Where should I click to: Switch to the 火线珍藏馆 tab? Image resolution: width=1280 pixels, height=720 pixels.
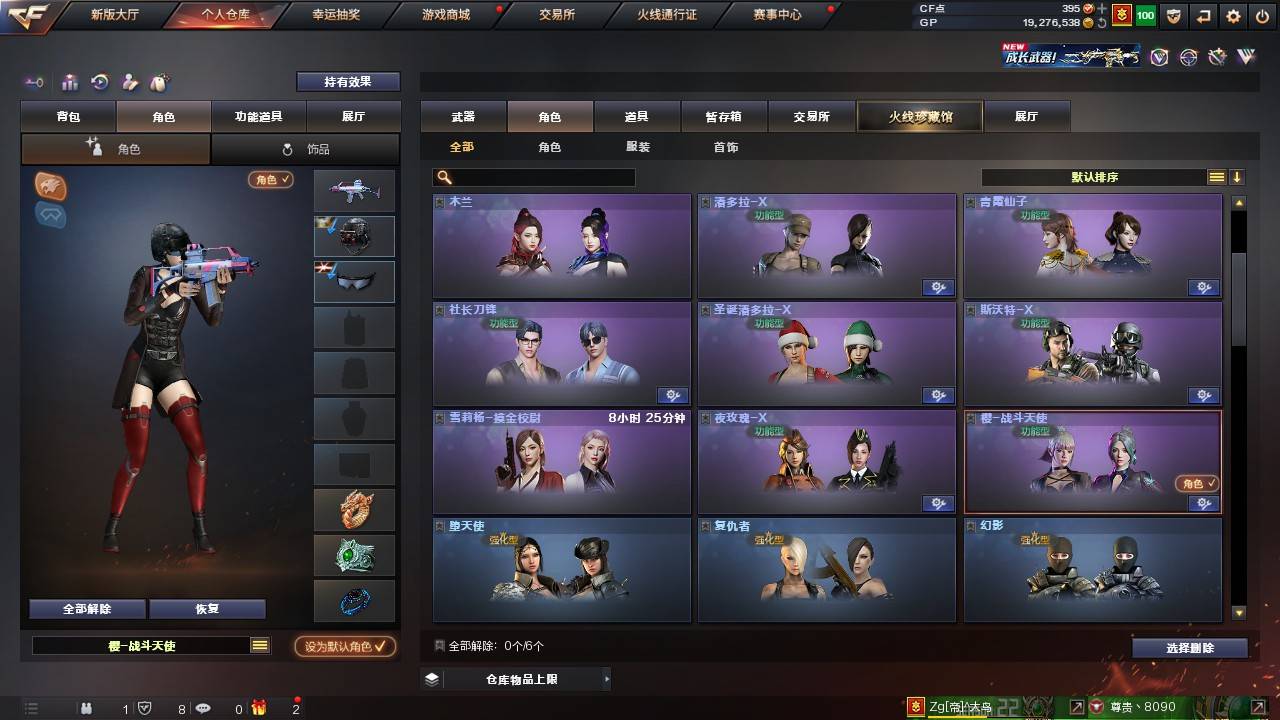[x=919, y=116]
